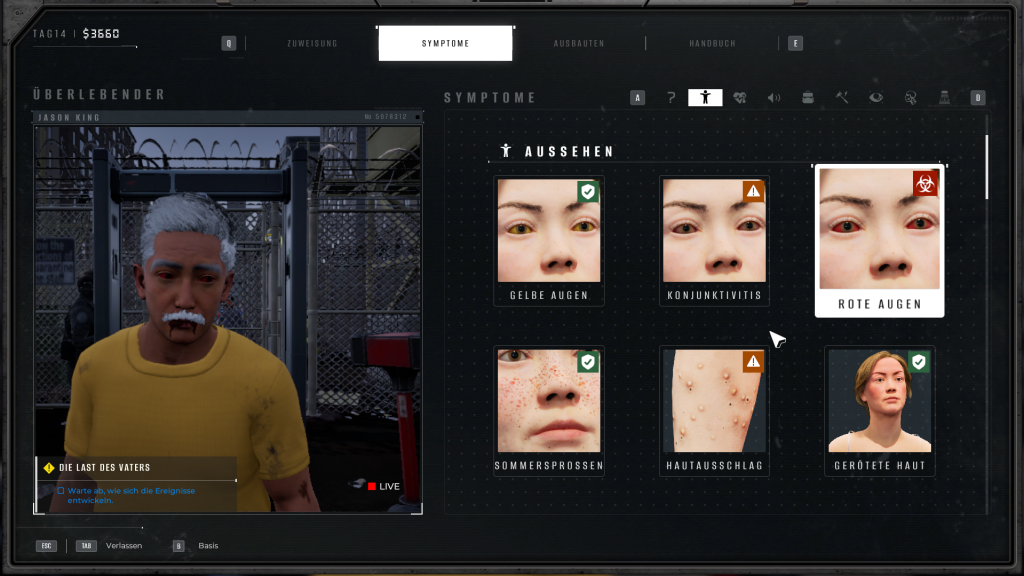The image size is (1024, 576).
Task: Select the UV lamp symptom category
Action: (944, 98)
